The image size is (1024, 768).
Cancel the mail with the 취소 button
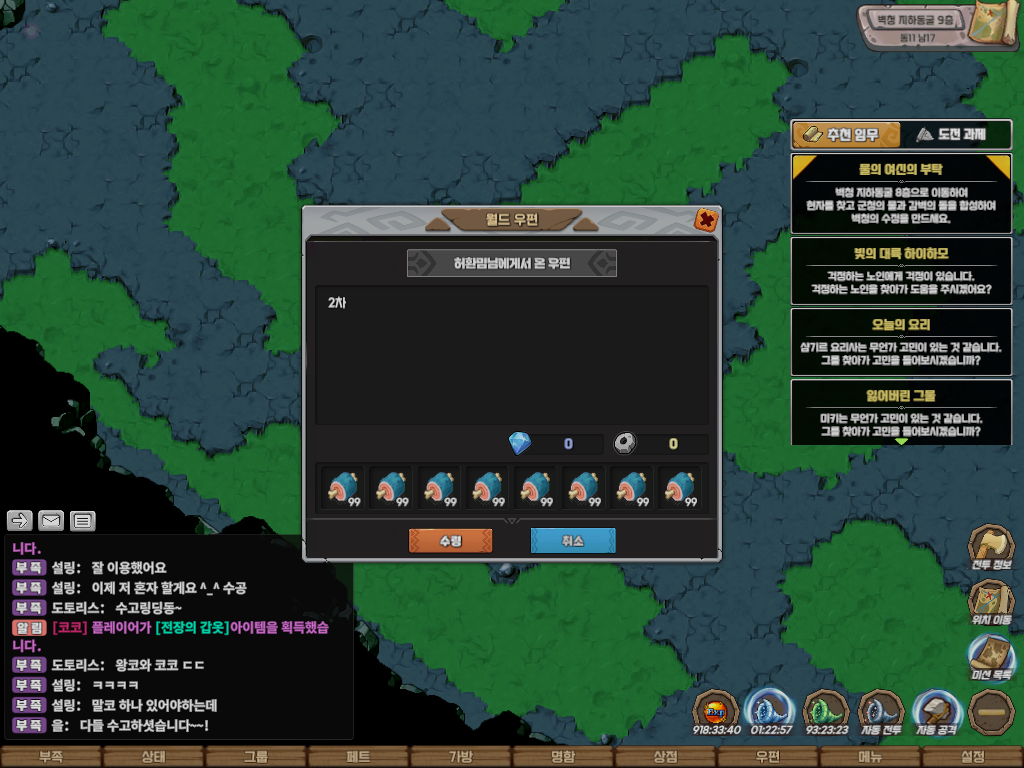572,541
